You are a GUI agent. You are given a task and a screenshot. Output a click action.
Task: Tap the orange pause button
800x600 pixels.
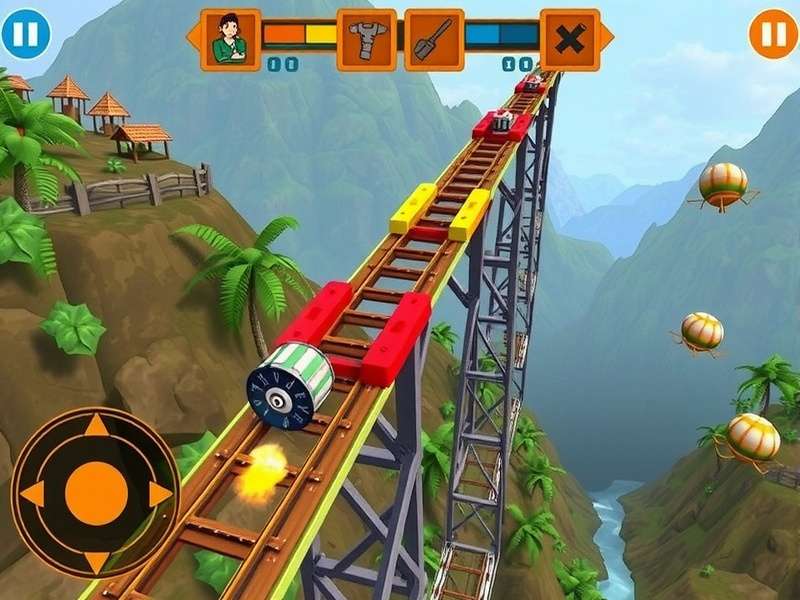[773, 34]
